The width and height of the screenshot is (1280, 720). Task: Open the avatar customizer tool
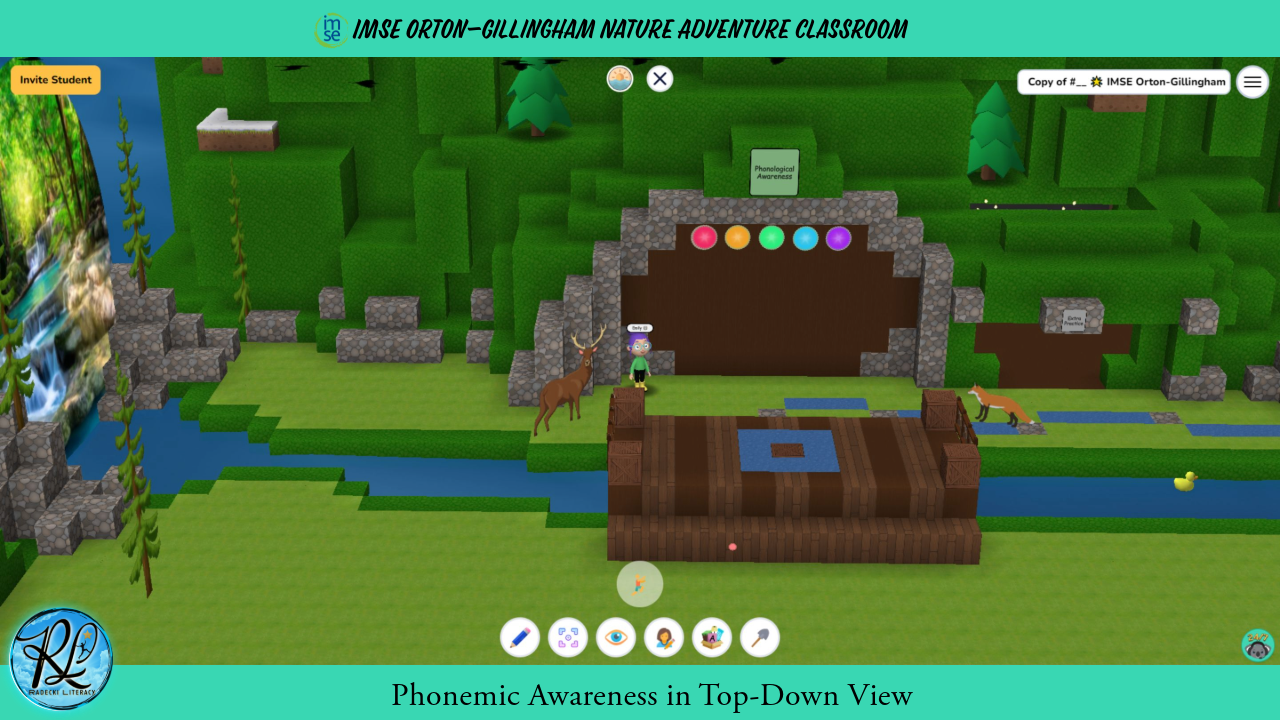664,637
